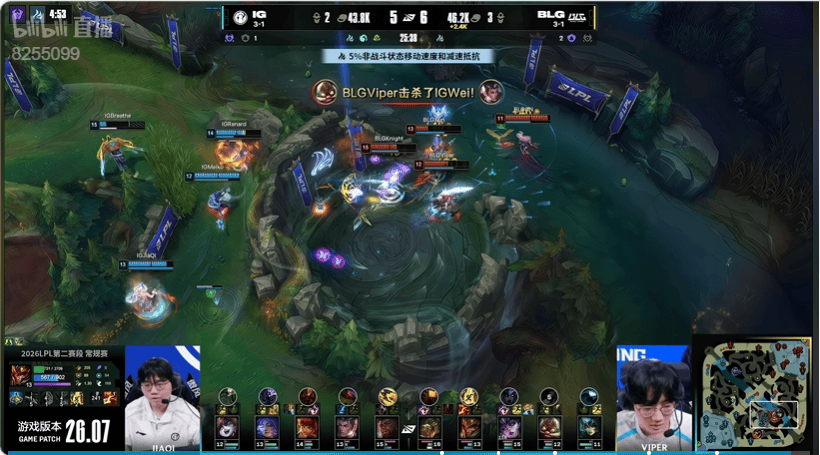Click the IGWei victim portrait in kill announcement

[x=489, y=92]
